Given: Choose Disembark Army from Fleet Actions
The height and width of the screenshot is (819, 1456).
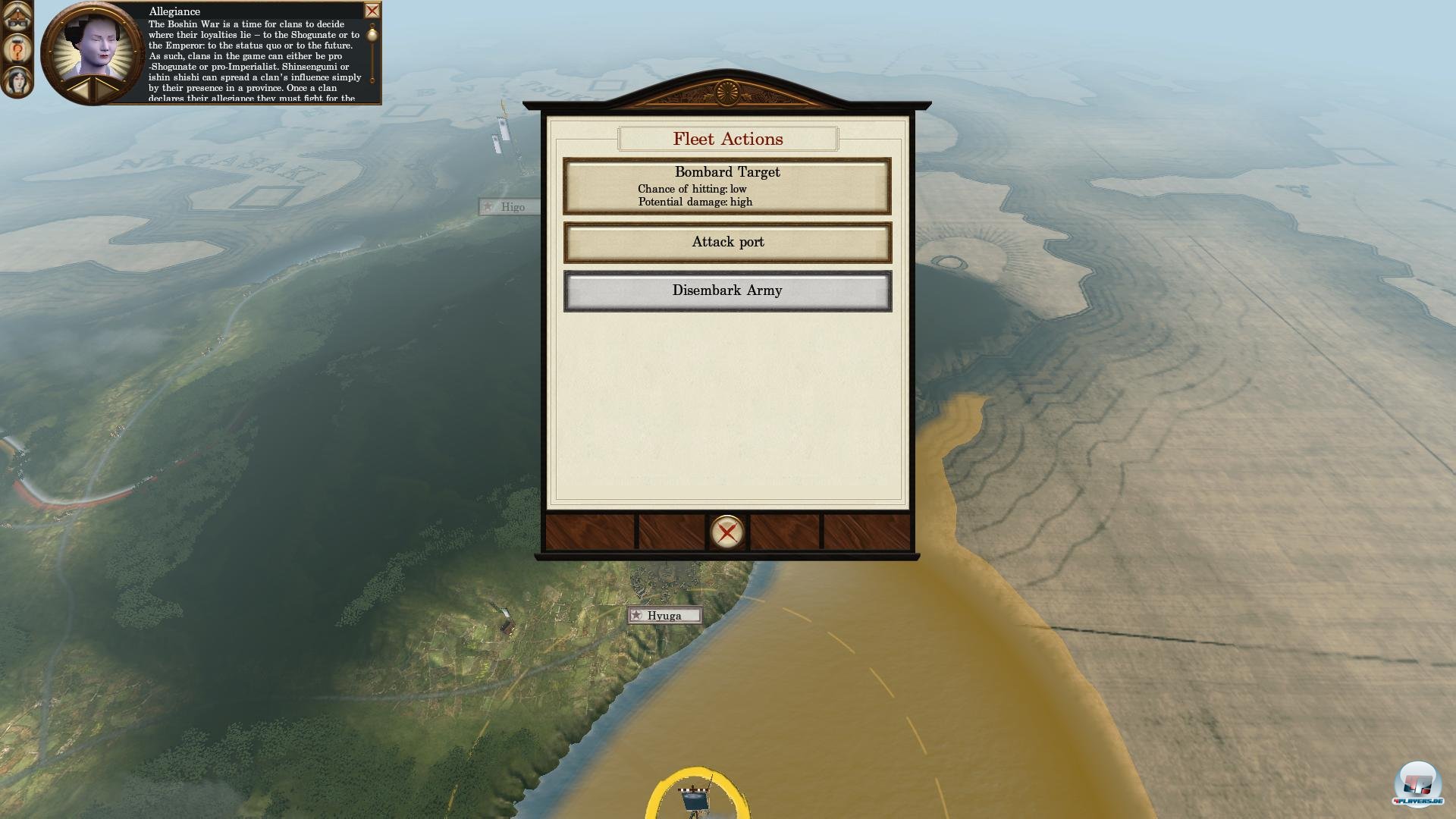Looking at the screenshot, I should (726, 291).
